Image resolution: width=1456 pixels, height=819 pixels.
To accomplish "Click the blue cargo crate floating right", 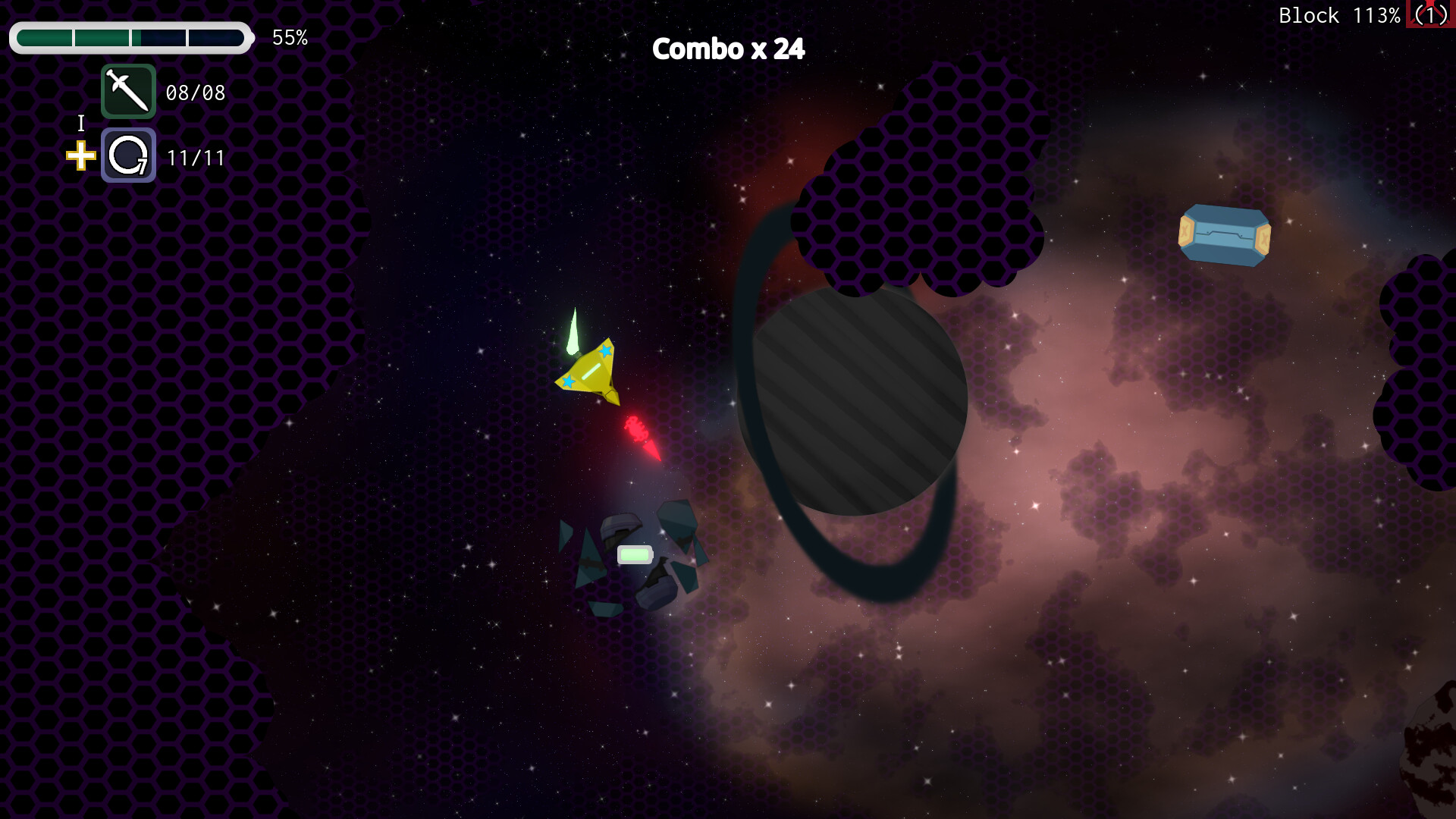I will pos(1224,234).
